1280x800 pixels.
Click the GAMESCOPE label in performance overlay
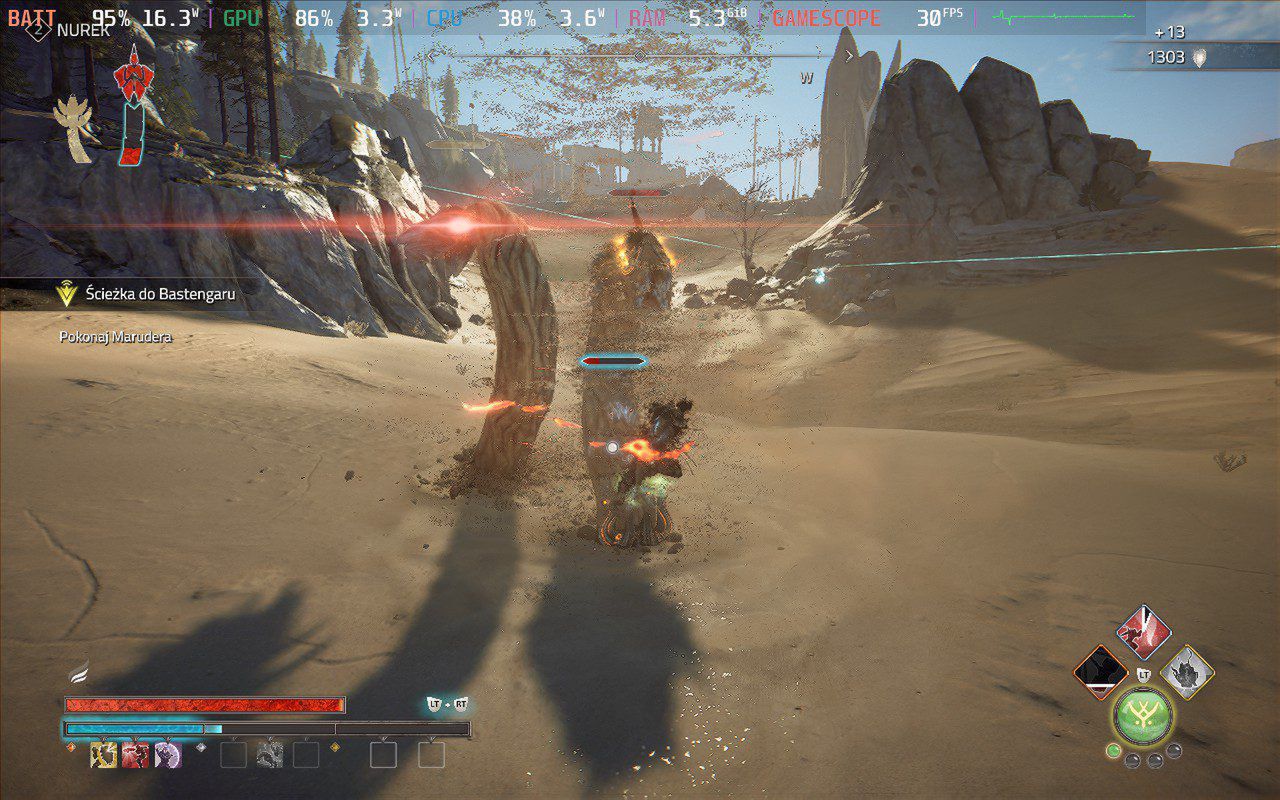coord(827,18)
